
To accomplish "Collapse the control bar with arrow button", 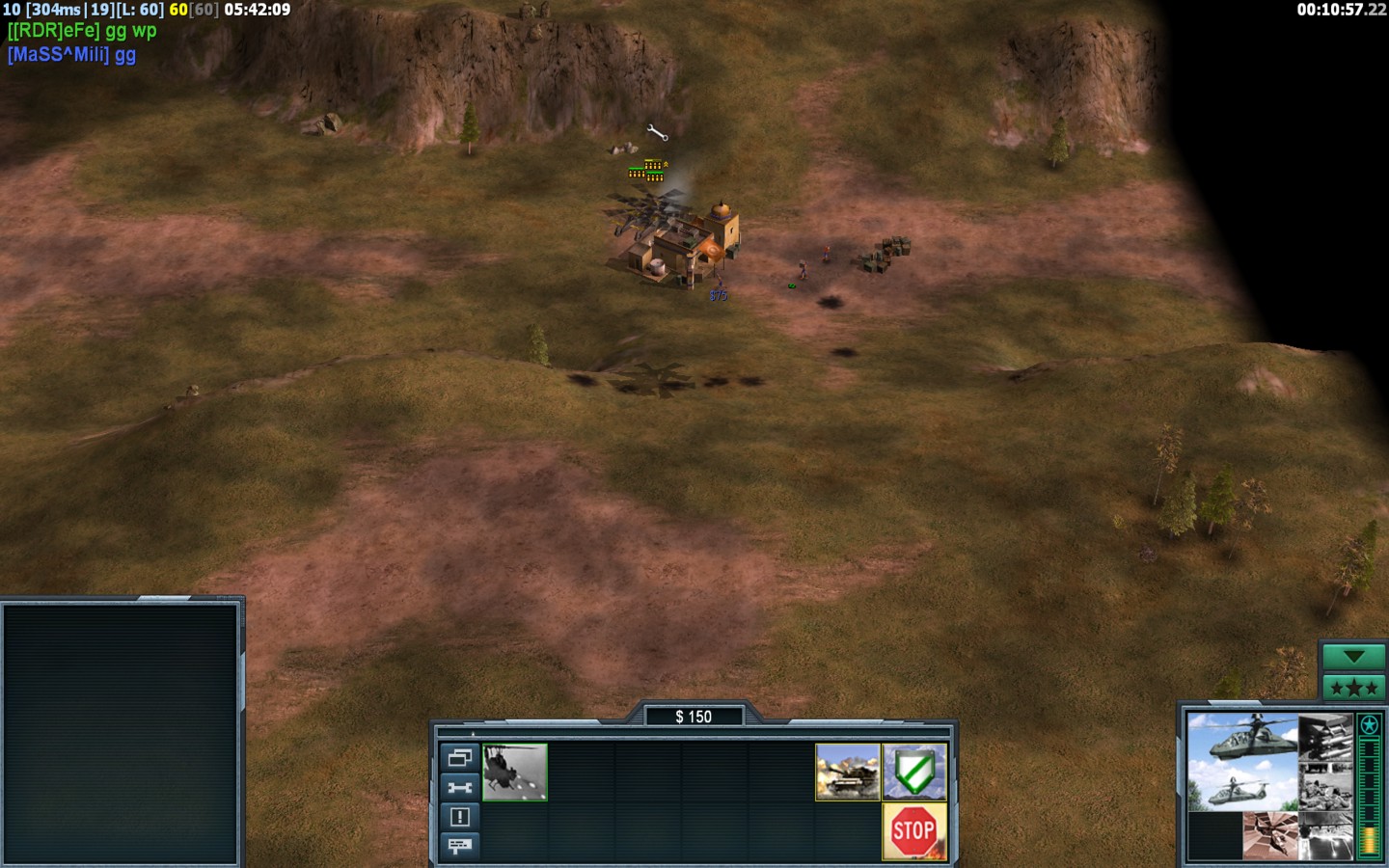I will [1353, 657].
